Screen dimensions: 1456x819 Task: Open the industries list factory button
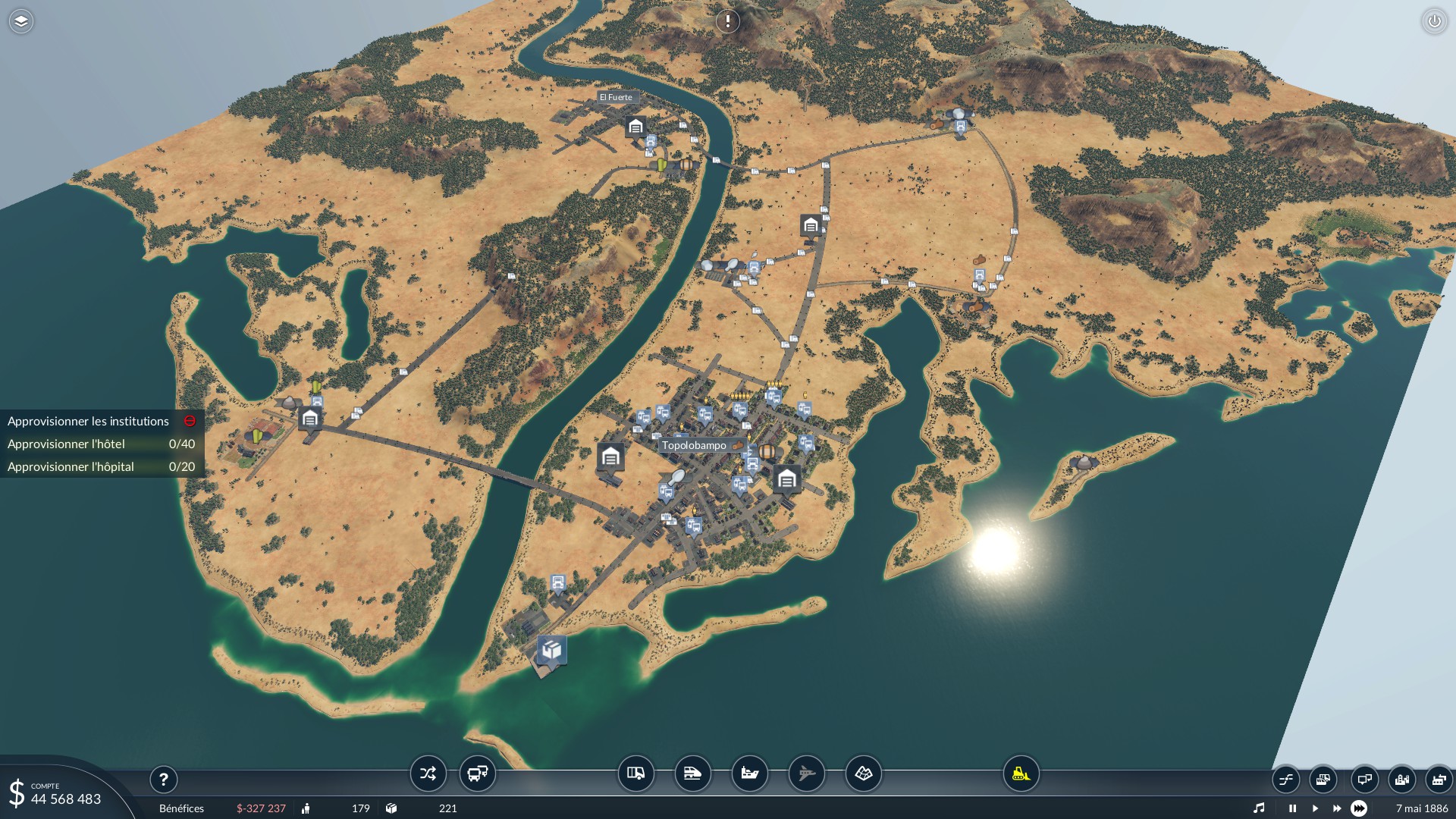(x=1438, y=779)
